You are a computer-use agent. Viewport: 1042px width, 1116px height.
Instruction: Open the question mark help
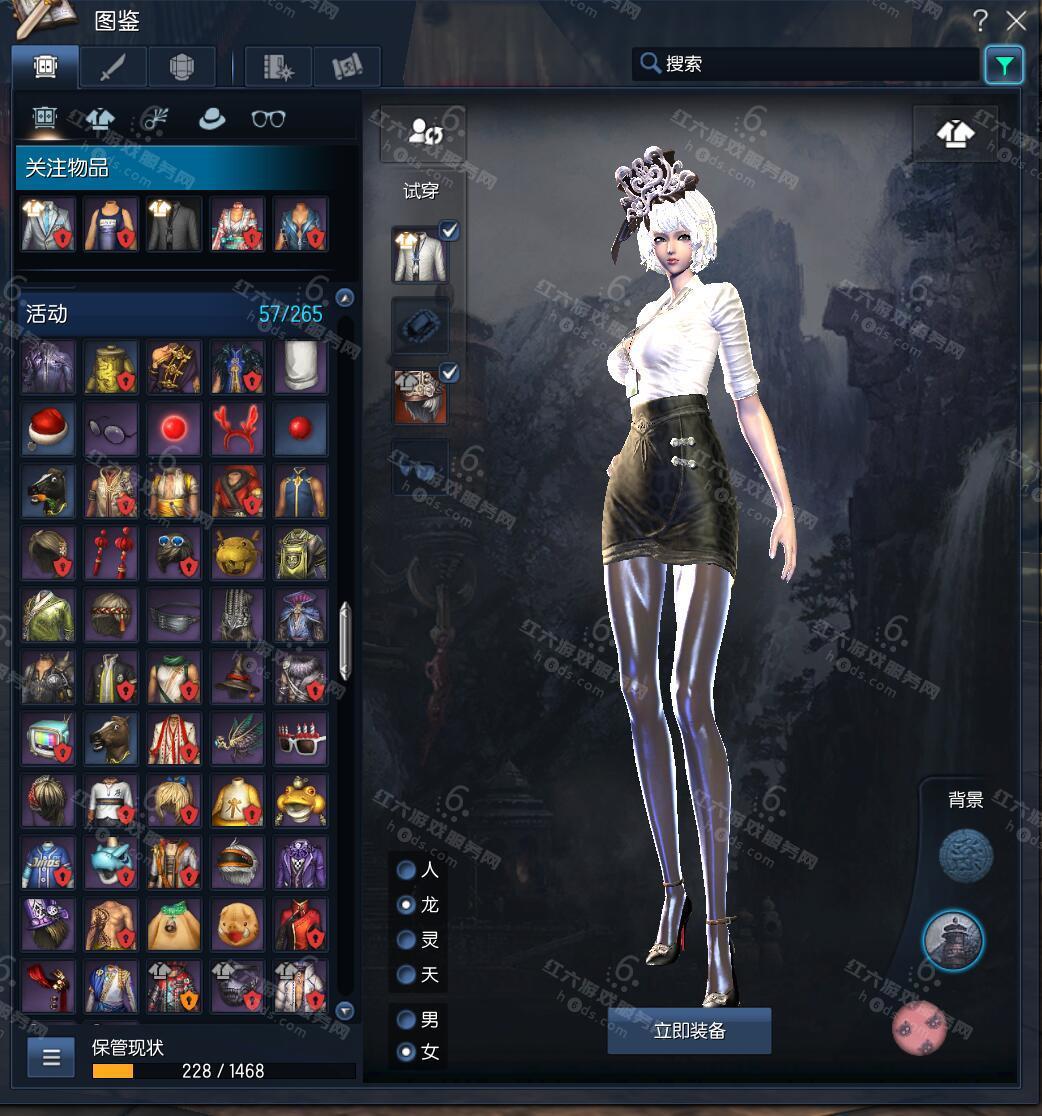[x=981, y=20]
